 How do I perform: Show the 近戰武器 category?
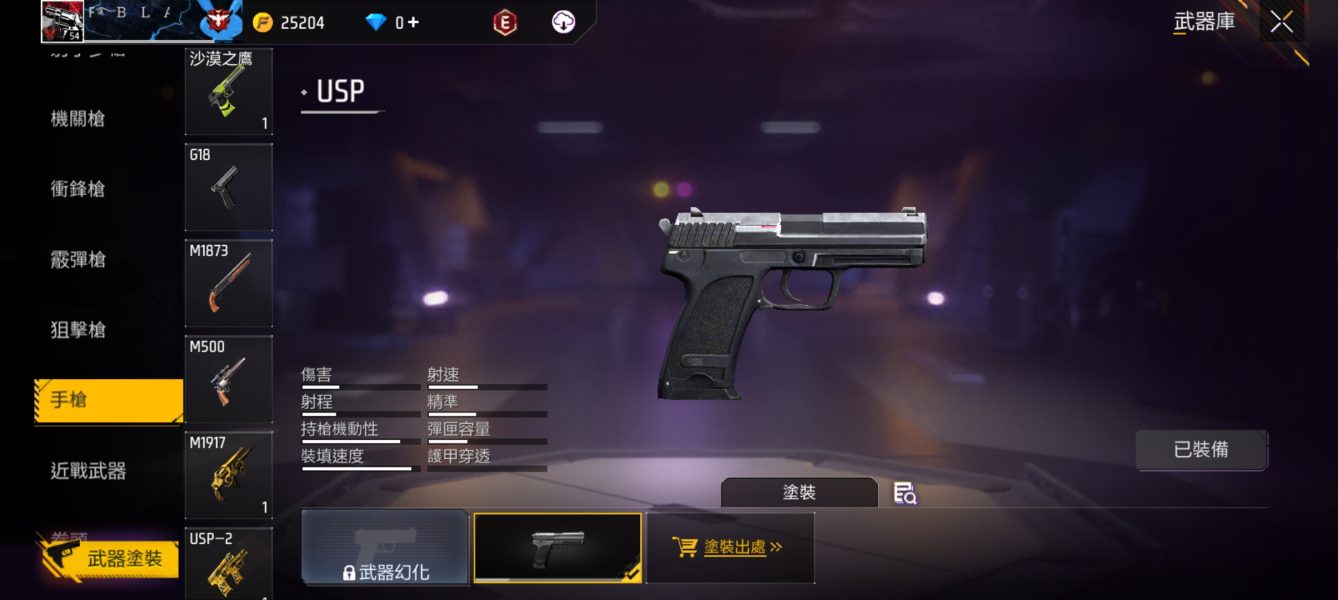(88, 471)
